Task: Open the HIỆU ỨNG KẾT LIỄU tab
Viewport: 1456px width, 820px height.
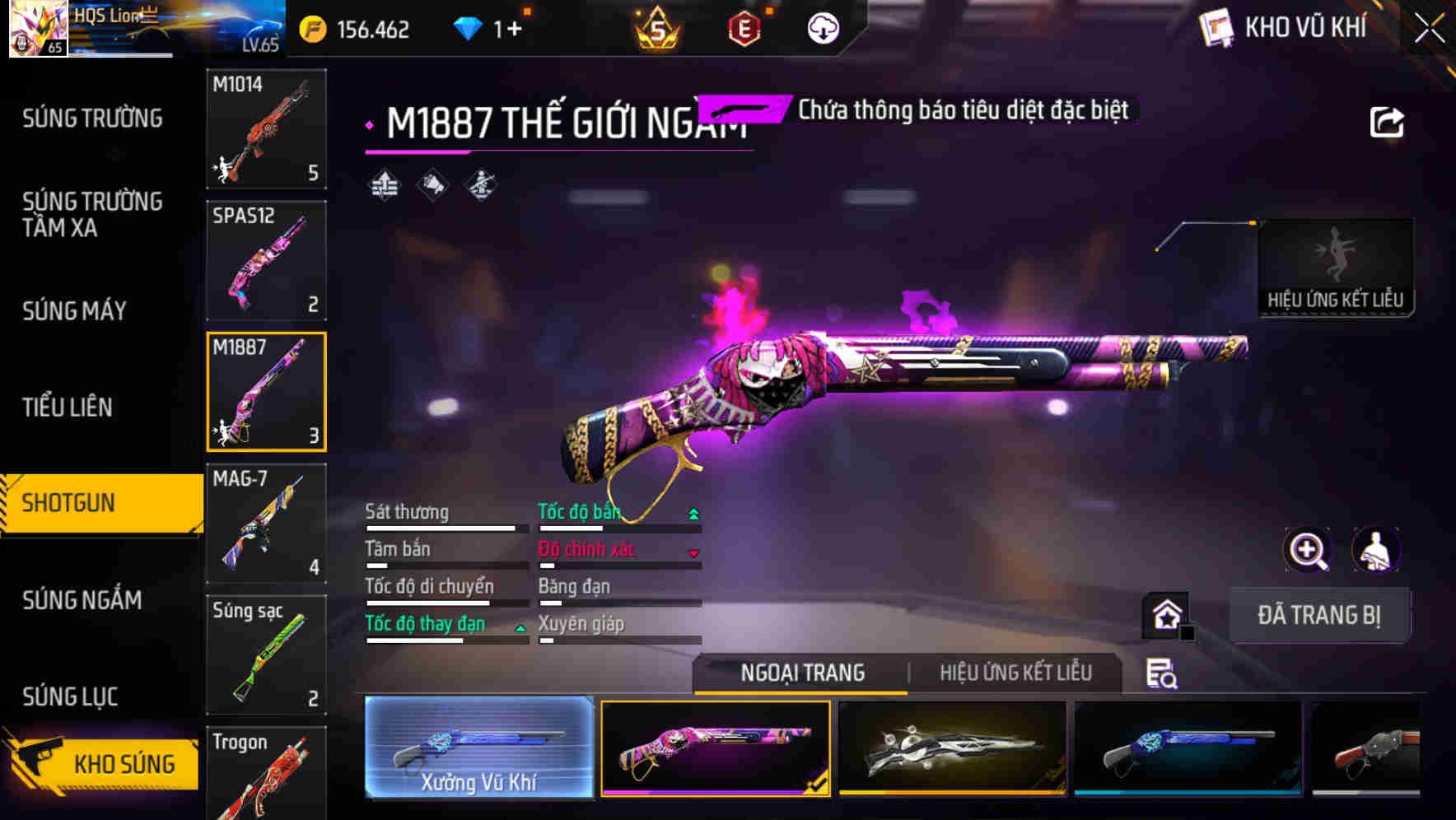Action: pyautogui.click(x=1017, y=673)
